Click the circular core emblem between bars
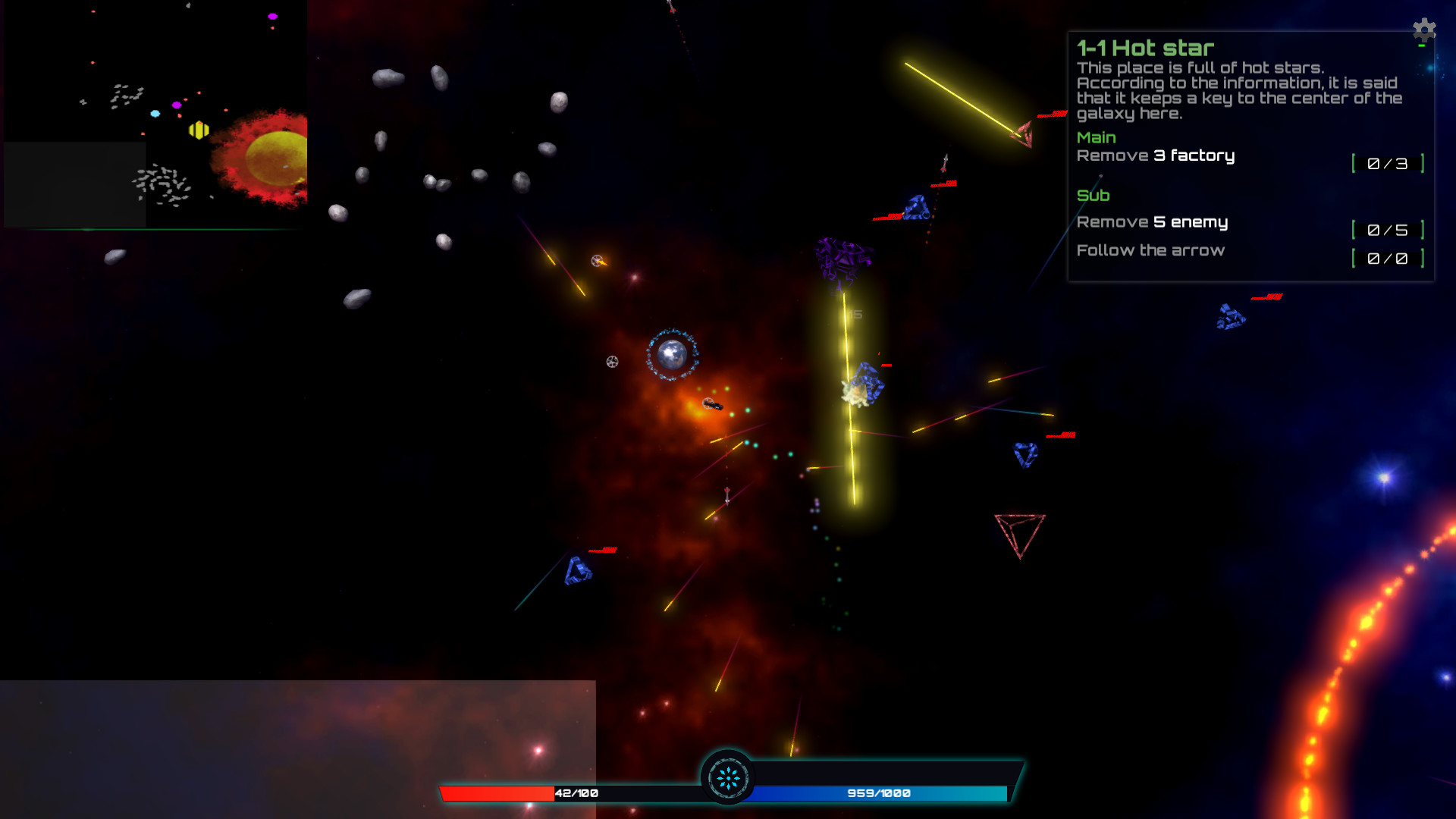Image resolution: width=1456 pixels, height=819 pixels. [x=728, y=777]
